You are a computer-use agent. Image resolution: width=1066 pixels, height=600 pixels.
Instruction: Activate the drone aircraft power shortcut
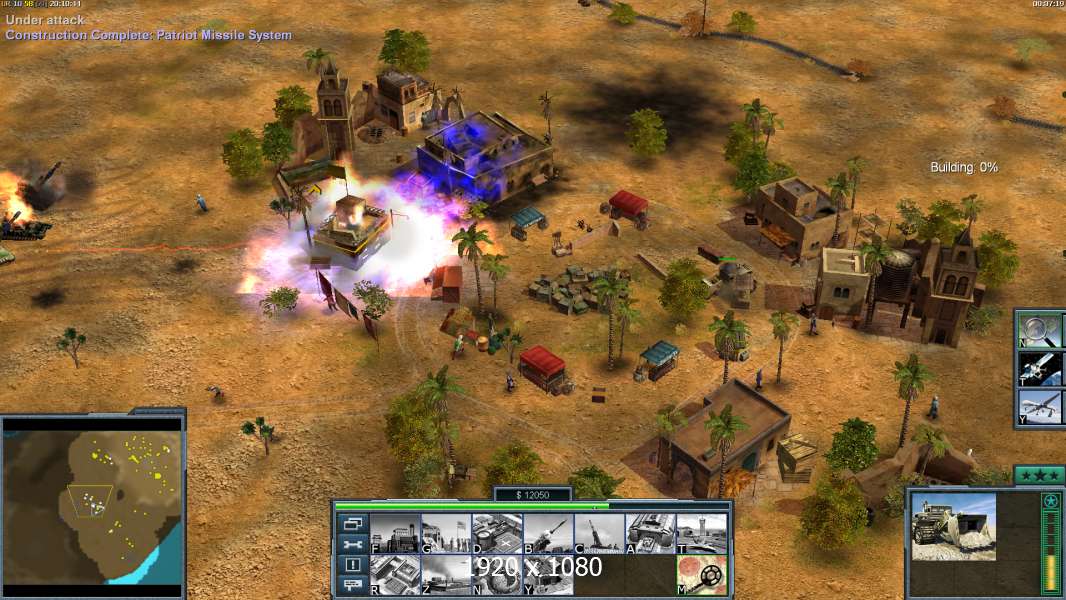1040,407
